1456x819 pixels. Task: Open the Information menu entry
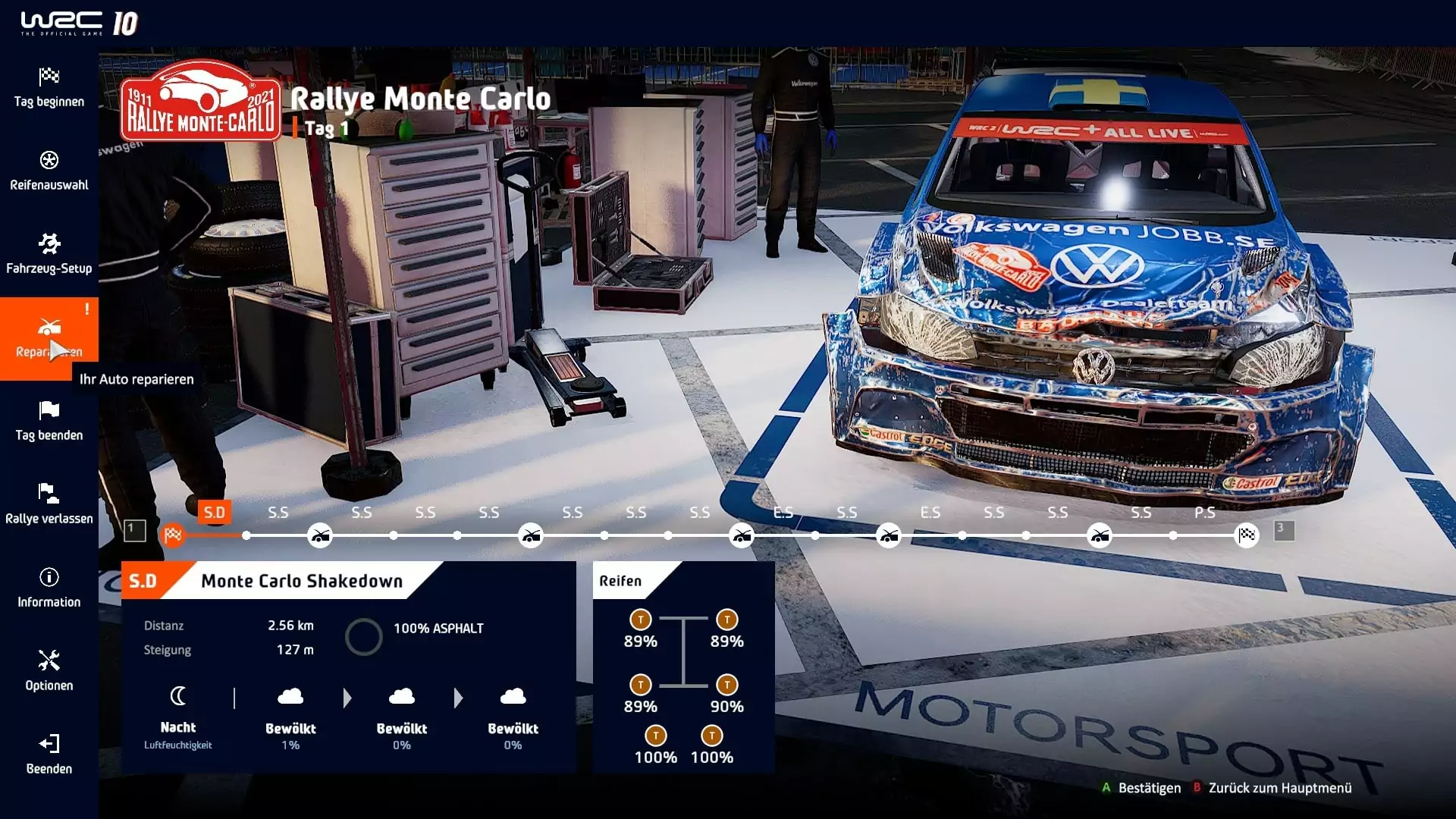[49, 588]
